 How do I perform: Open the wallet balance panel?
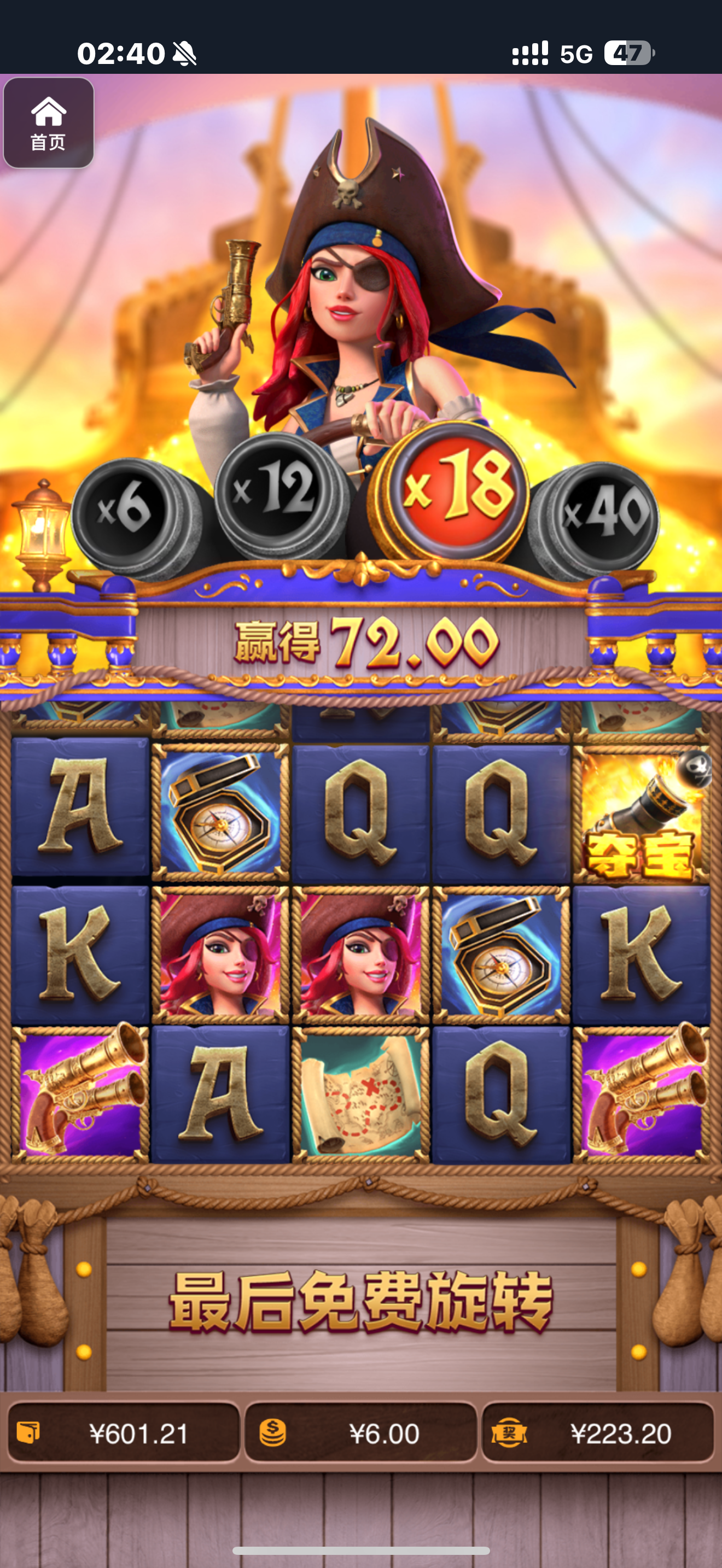[124, 1433]
